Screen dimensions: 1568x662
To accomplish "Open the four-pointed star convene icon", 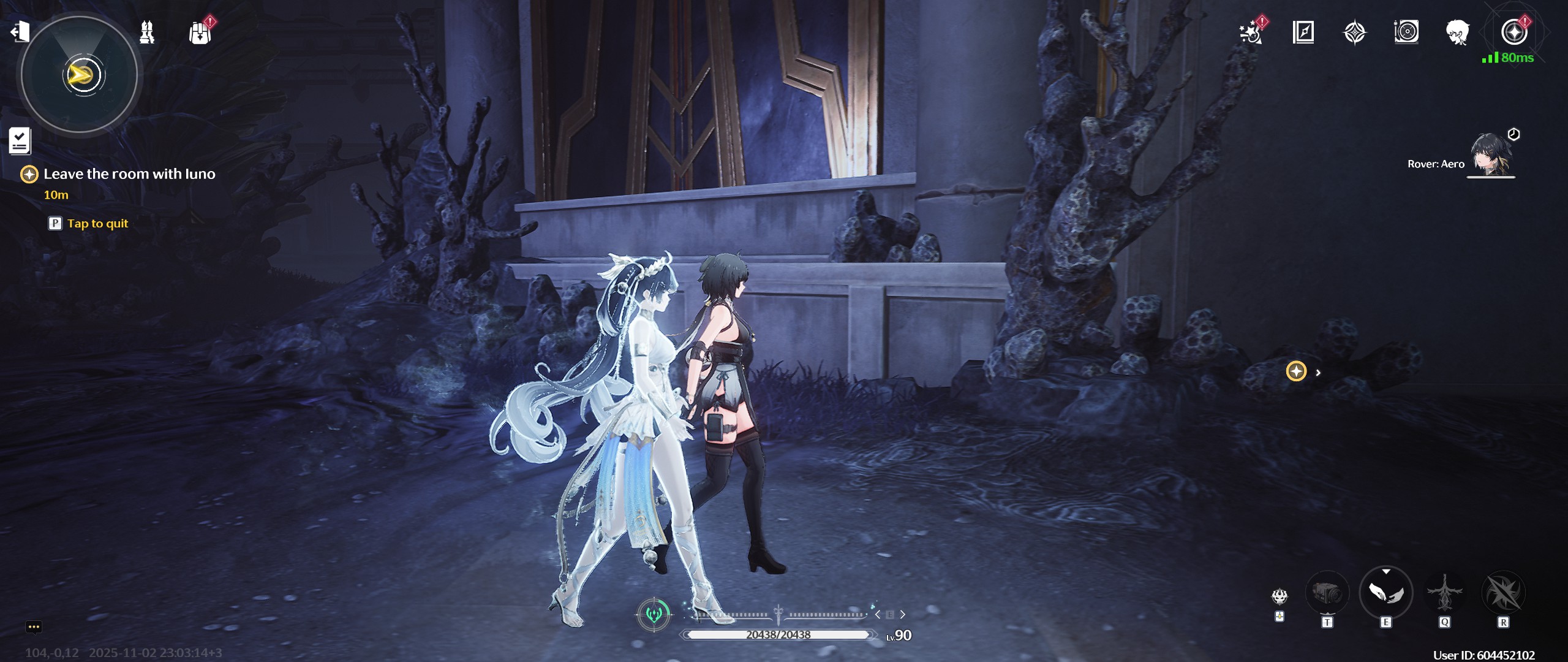I will [1354, 32].
